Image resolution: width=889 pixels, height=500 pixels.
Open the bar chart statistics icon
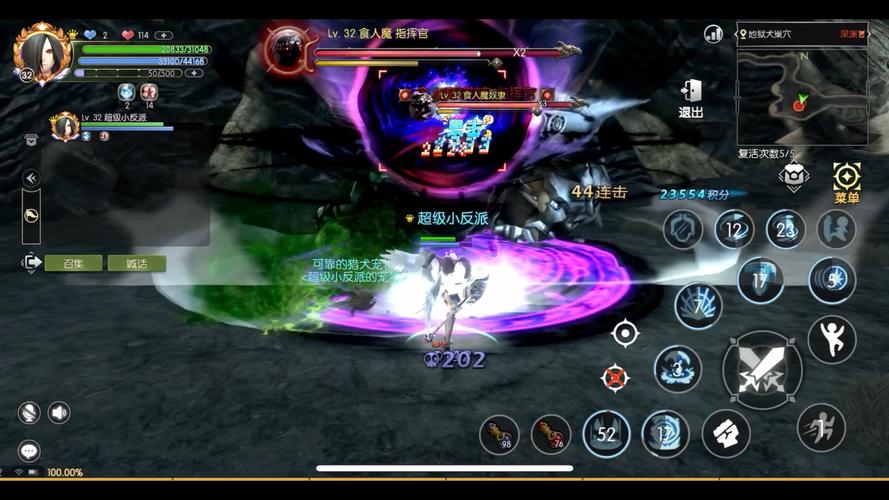[x=713, y=34]
